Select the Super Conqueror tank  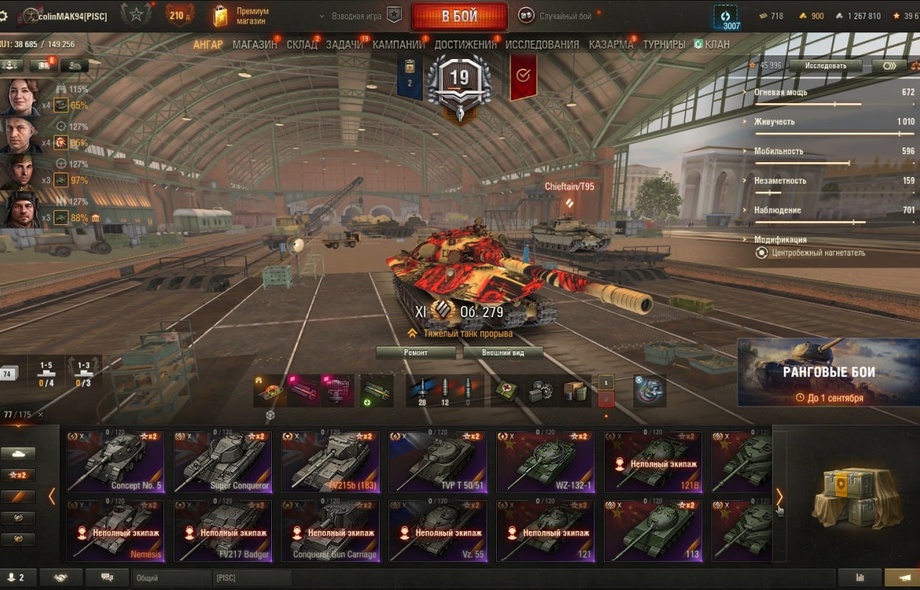pyautogui.click(x=223, y=462)
